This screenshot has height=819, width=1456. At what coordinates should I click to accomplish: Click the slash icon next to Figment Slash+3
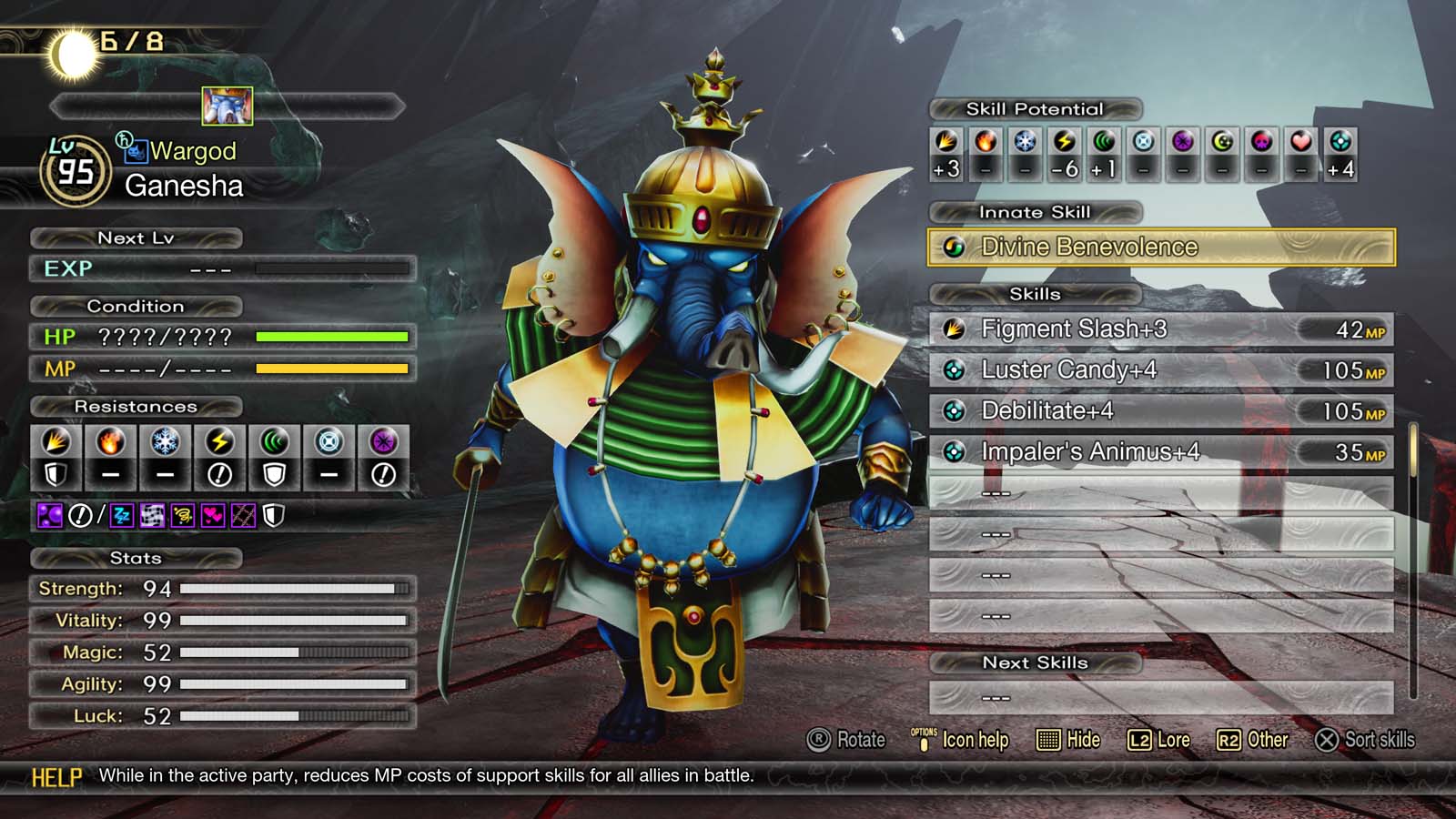(955, 329)
